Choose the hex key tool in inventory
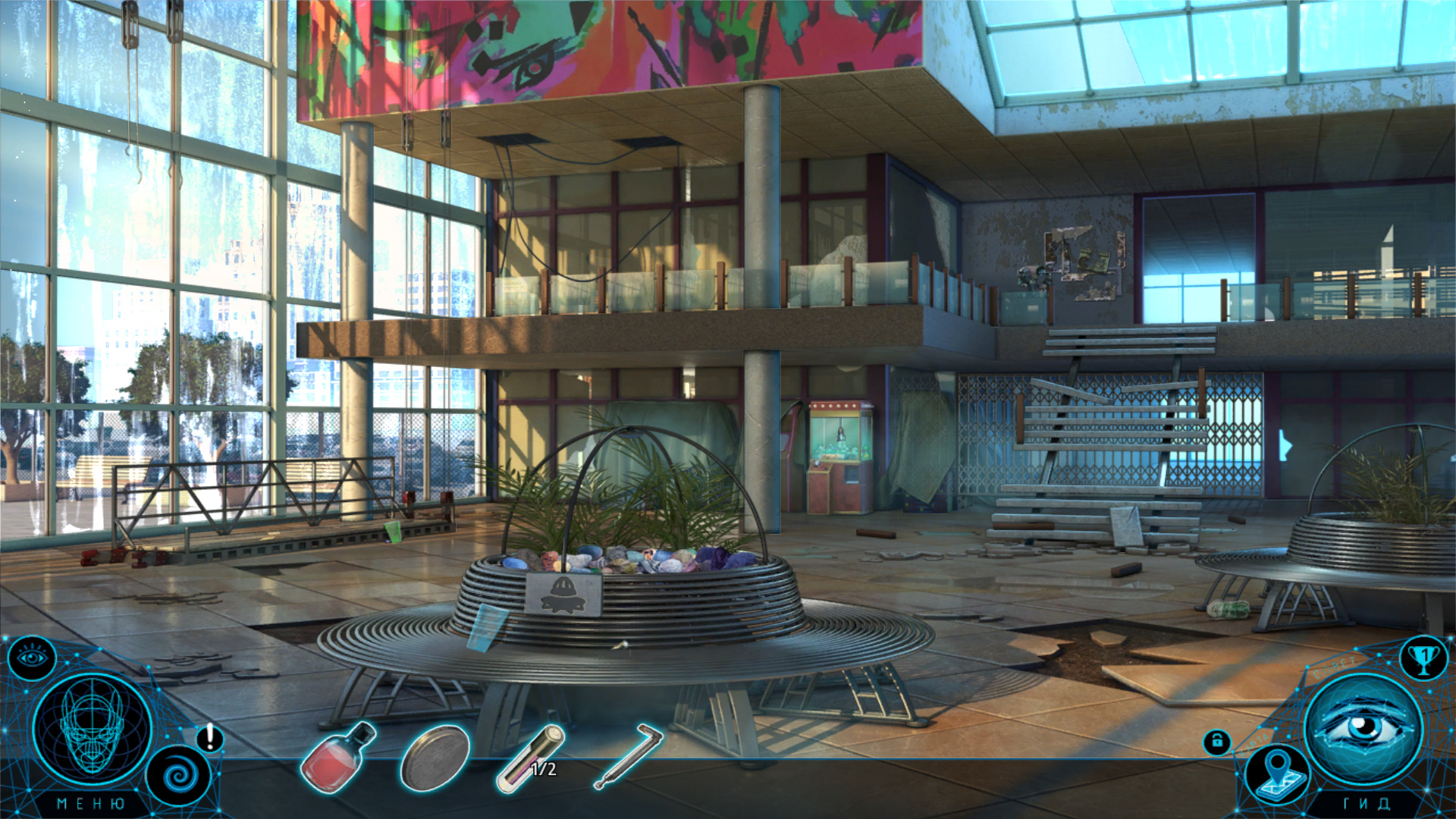 [x=629, y=755]
